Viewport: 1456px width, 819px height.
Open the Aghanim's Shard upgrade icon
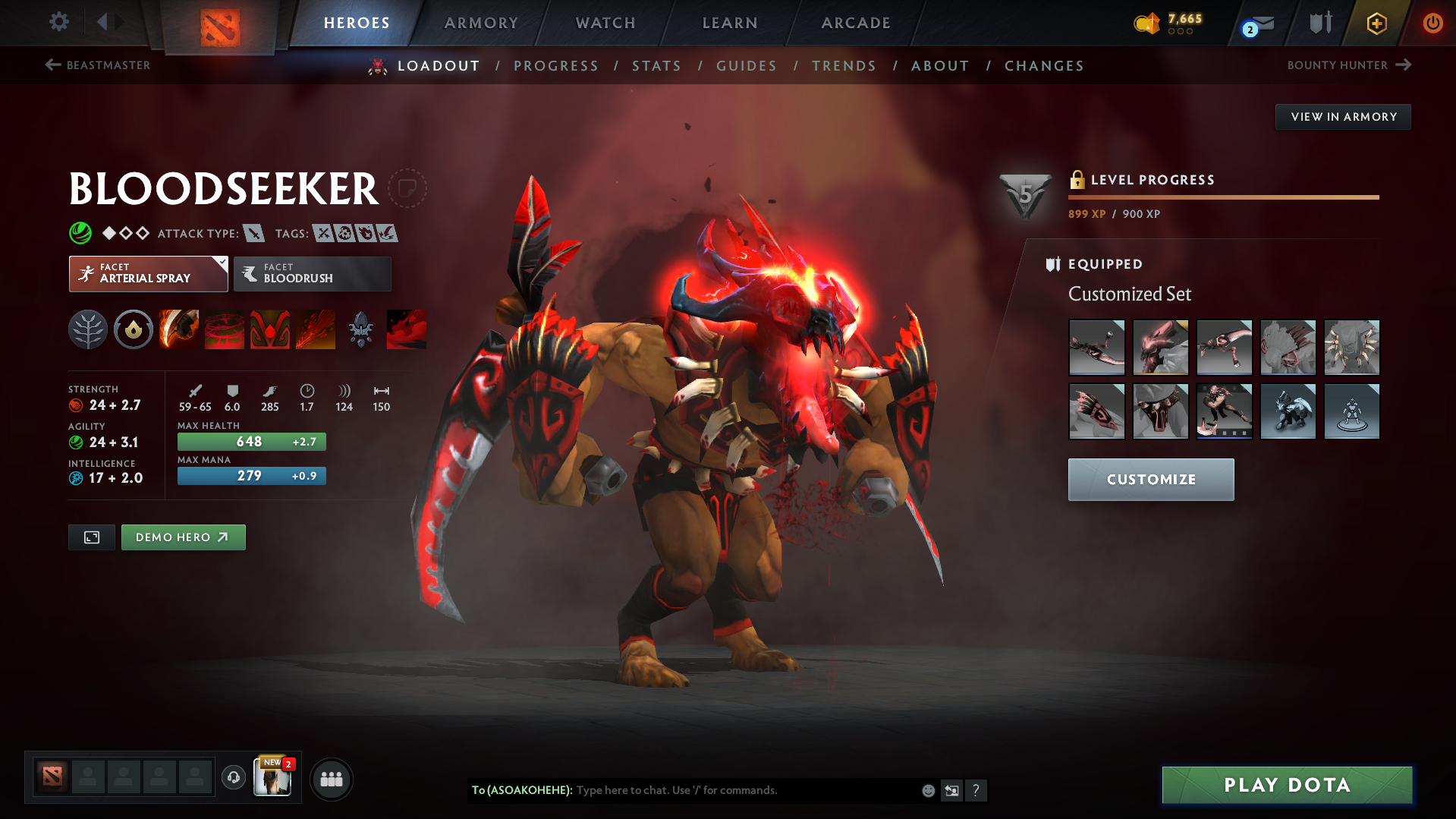pyautogui.click(x=360, y=329)
